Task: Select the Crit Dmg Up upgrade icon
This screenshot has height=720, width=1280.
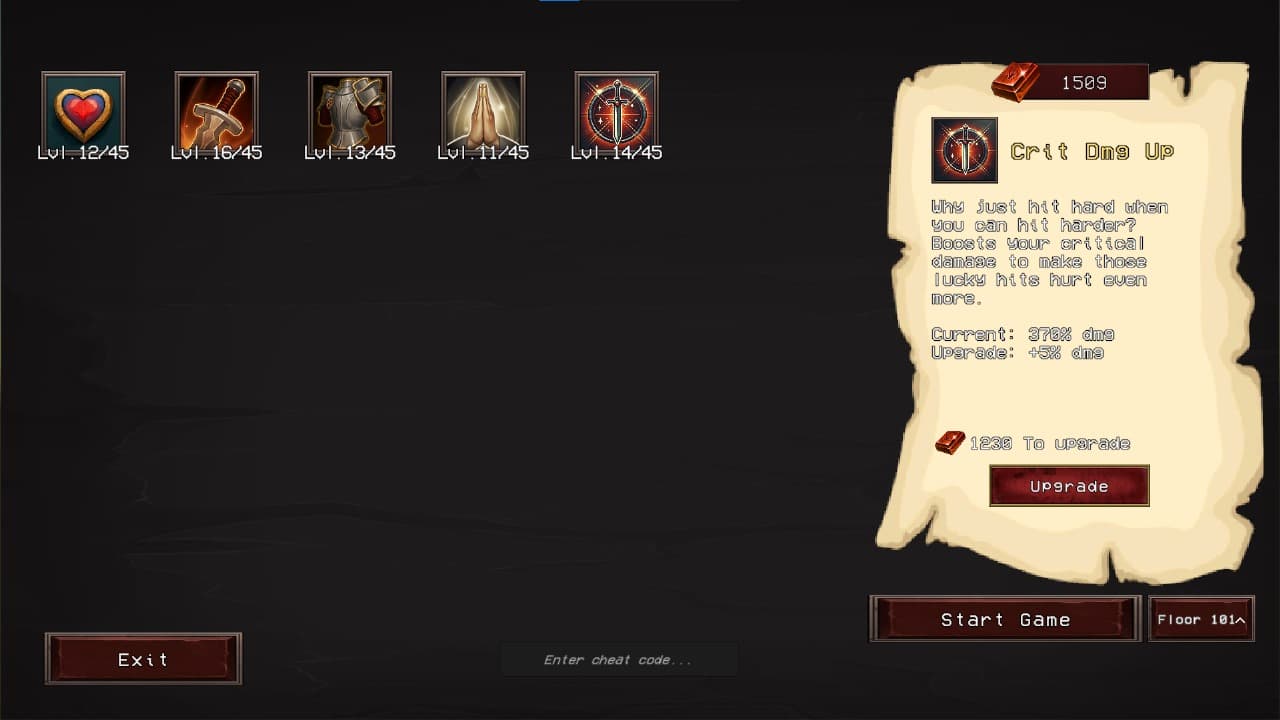Action: 616,112
